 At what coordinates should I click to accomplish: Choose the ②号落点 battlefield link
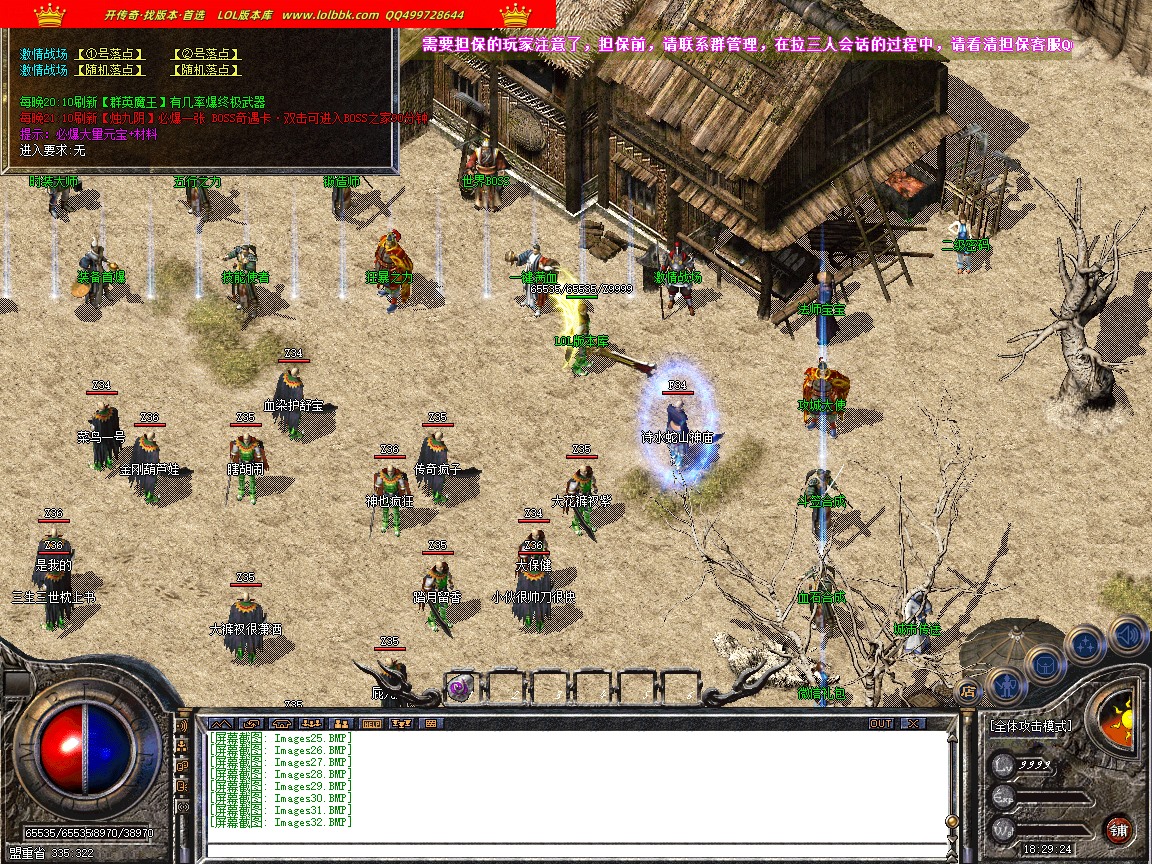pos(207,54)
